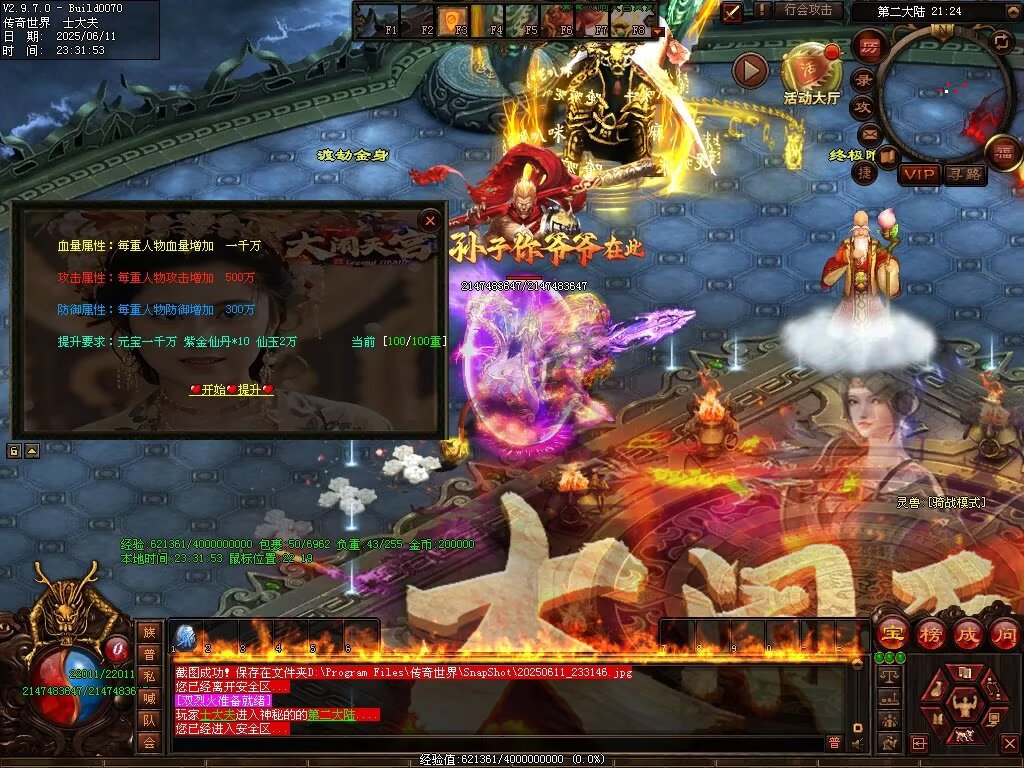Viewport: 1024px width, 768px height.
Task: Activate 寻路 pathfinding button
Action: [x=965, y=174]
